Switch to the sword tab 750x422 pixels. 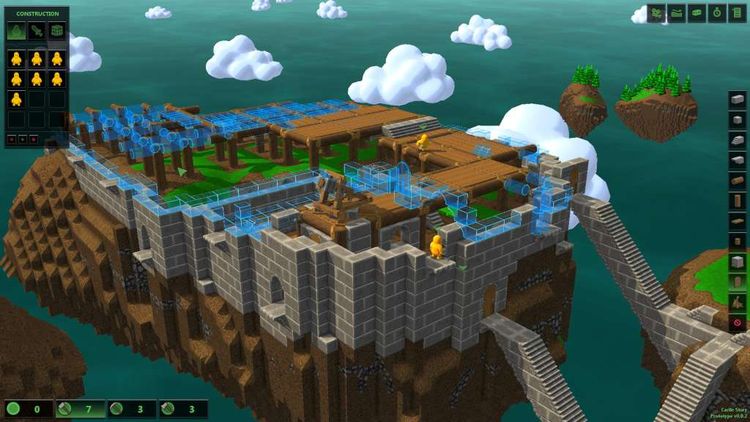(36, 31)
